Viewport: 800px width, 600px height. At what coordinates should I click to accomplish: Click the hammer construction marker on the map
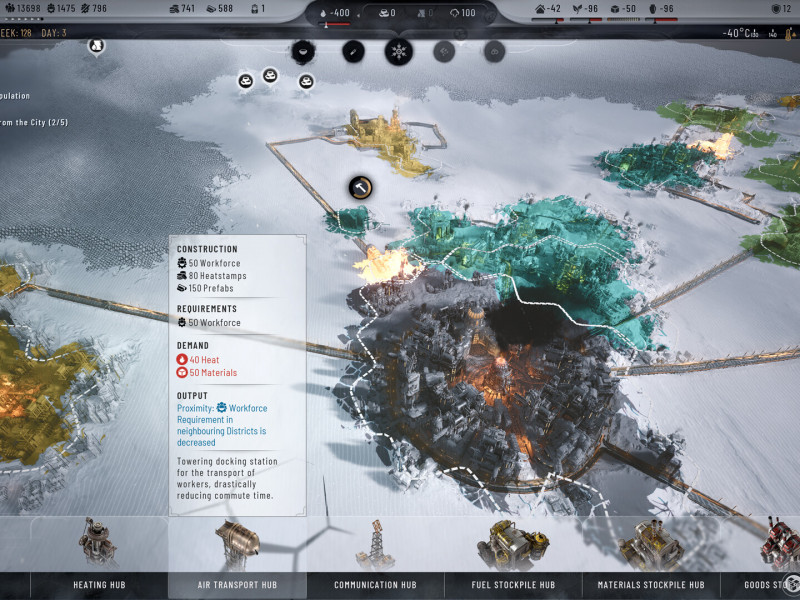(361, 187)
